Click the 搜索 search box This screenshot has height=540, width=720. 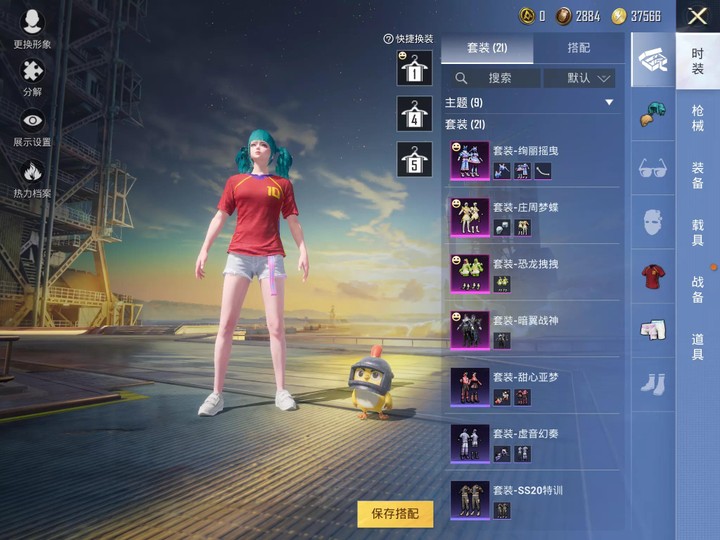[494, 78]
